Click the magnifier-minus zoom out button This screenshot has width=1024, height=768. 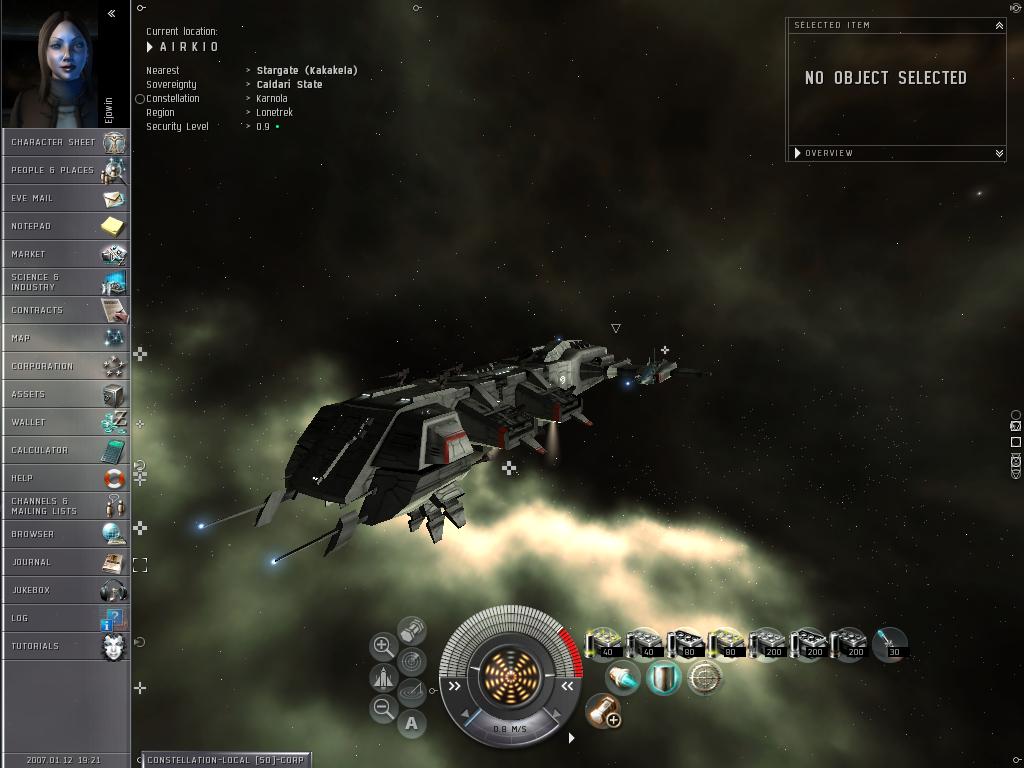pyautogui.click(x=383, y=709)
